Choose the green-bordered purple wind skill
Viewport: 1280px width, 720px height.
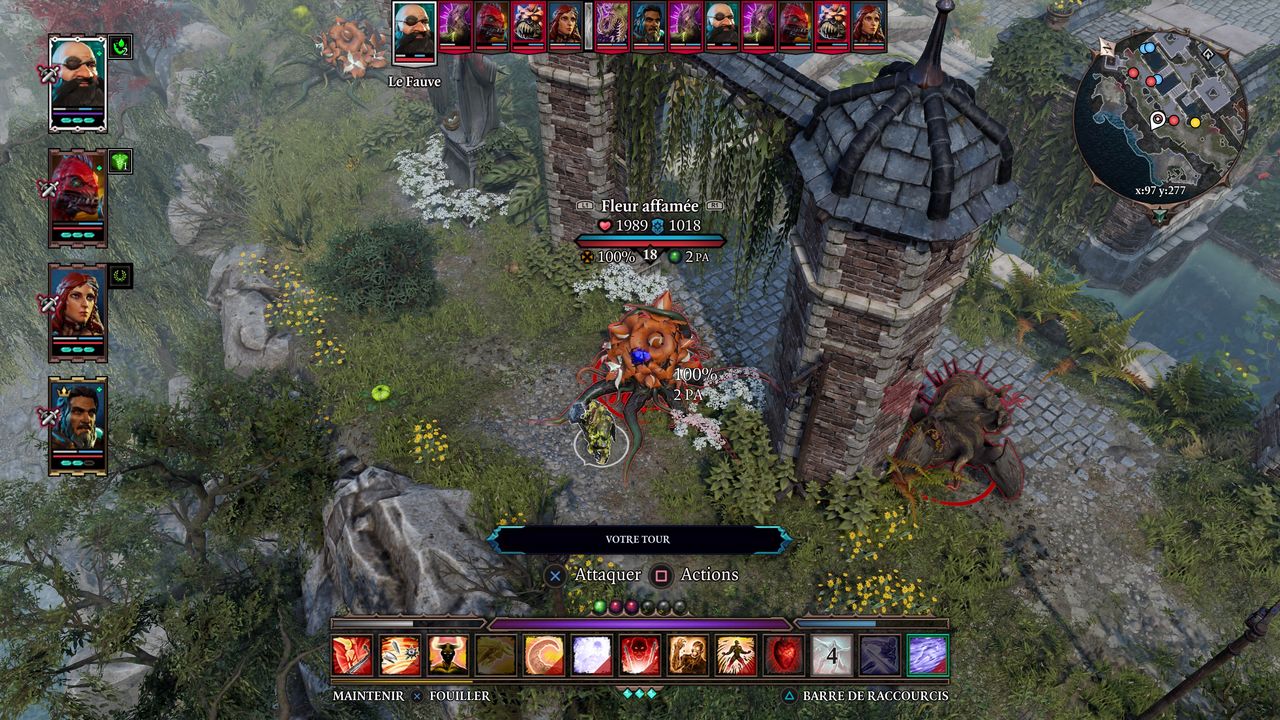point(927,655)
